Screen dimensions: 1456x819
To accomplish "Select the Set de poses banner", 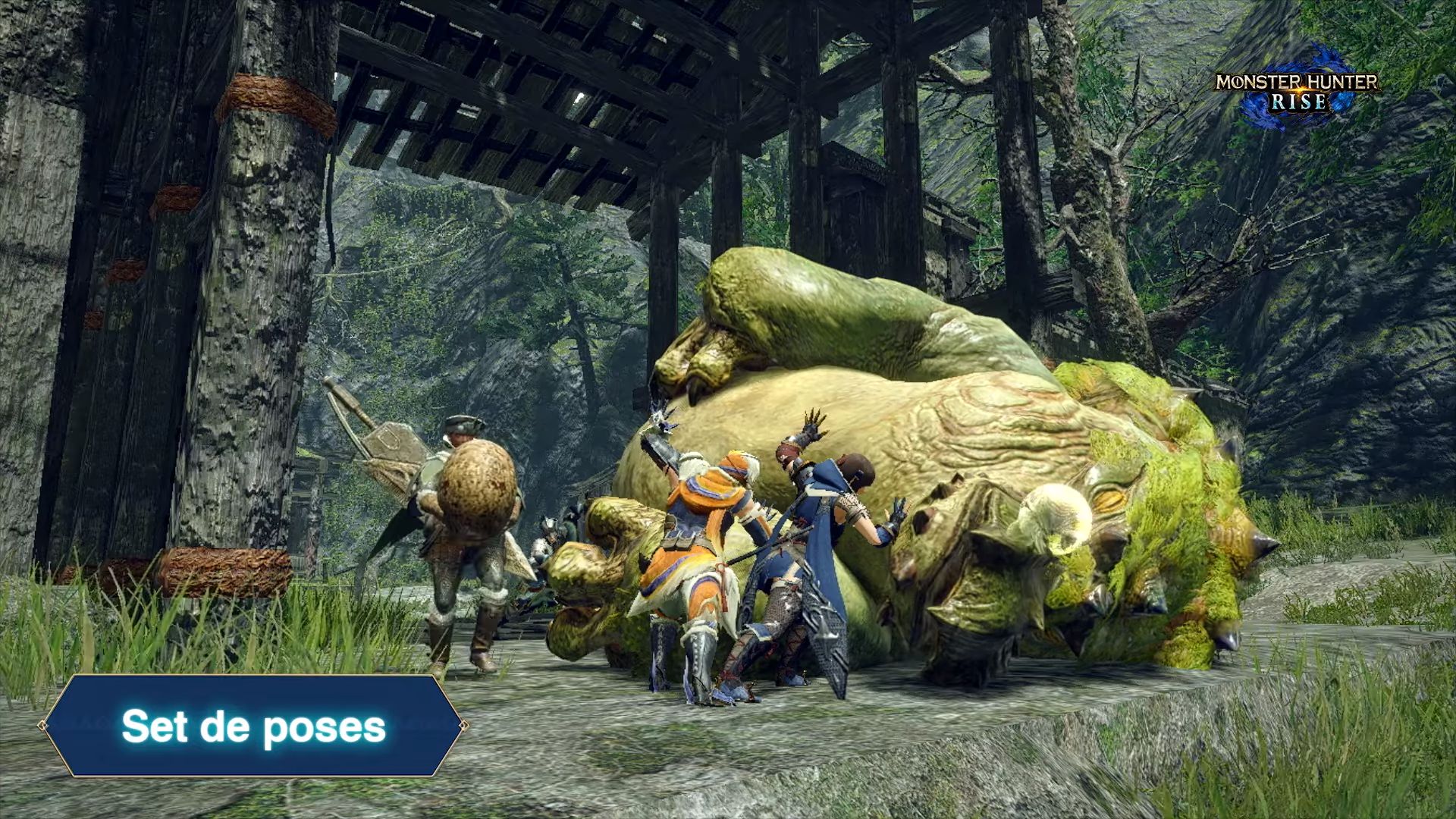I will (253, 726).
